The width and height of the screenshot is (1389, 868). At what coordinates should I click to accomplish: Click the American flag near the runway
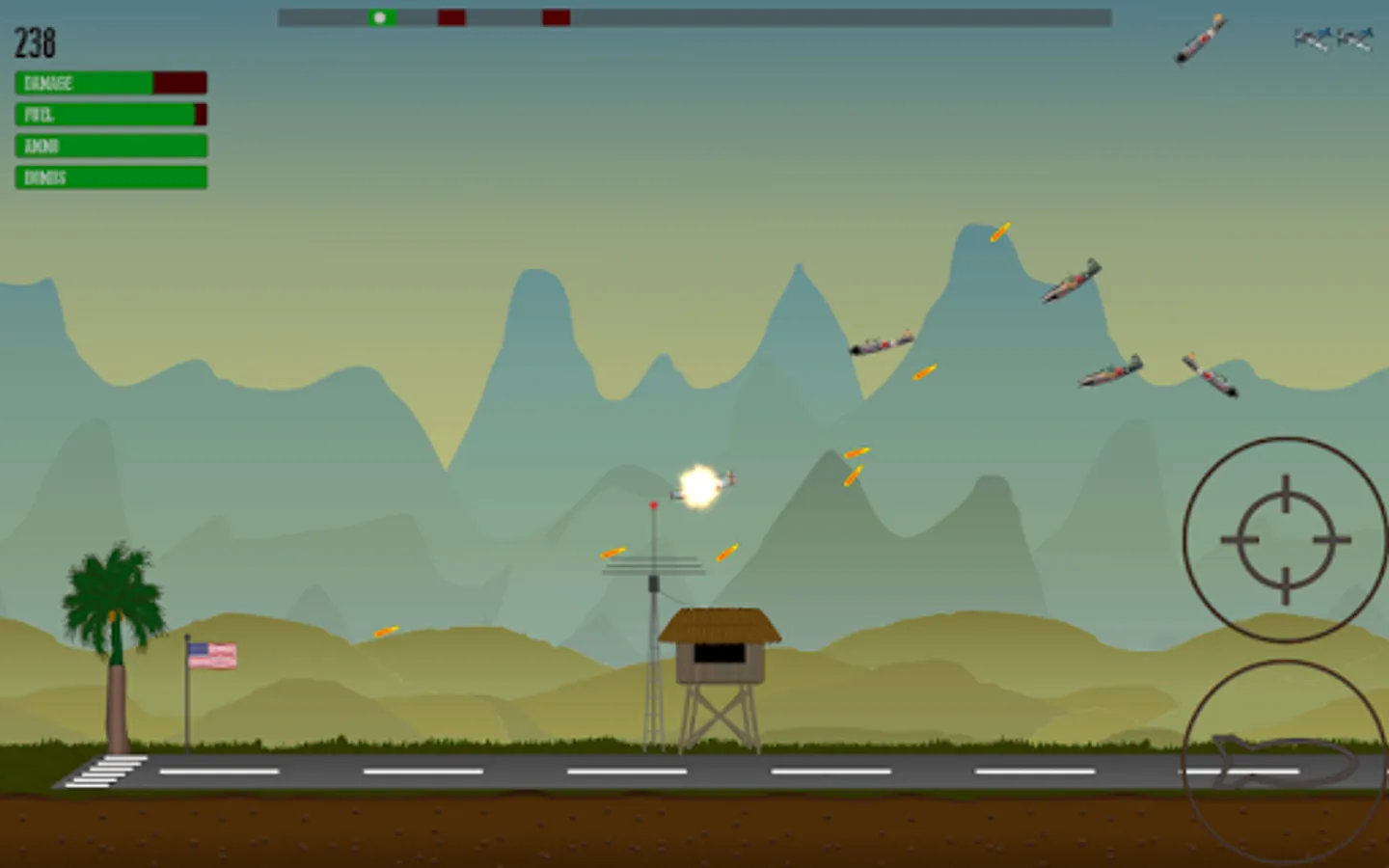click(213, 654)
